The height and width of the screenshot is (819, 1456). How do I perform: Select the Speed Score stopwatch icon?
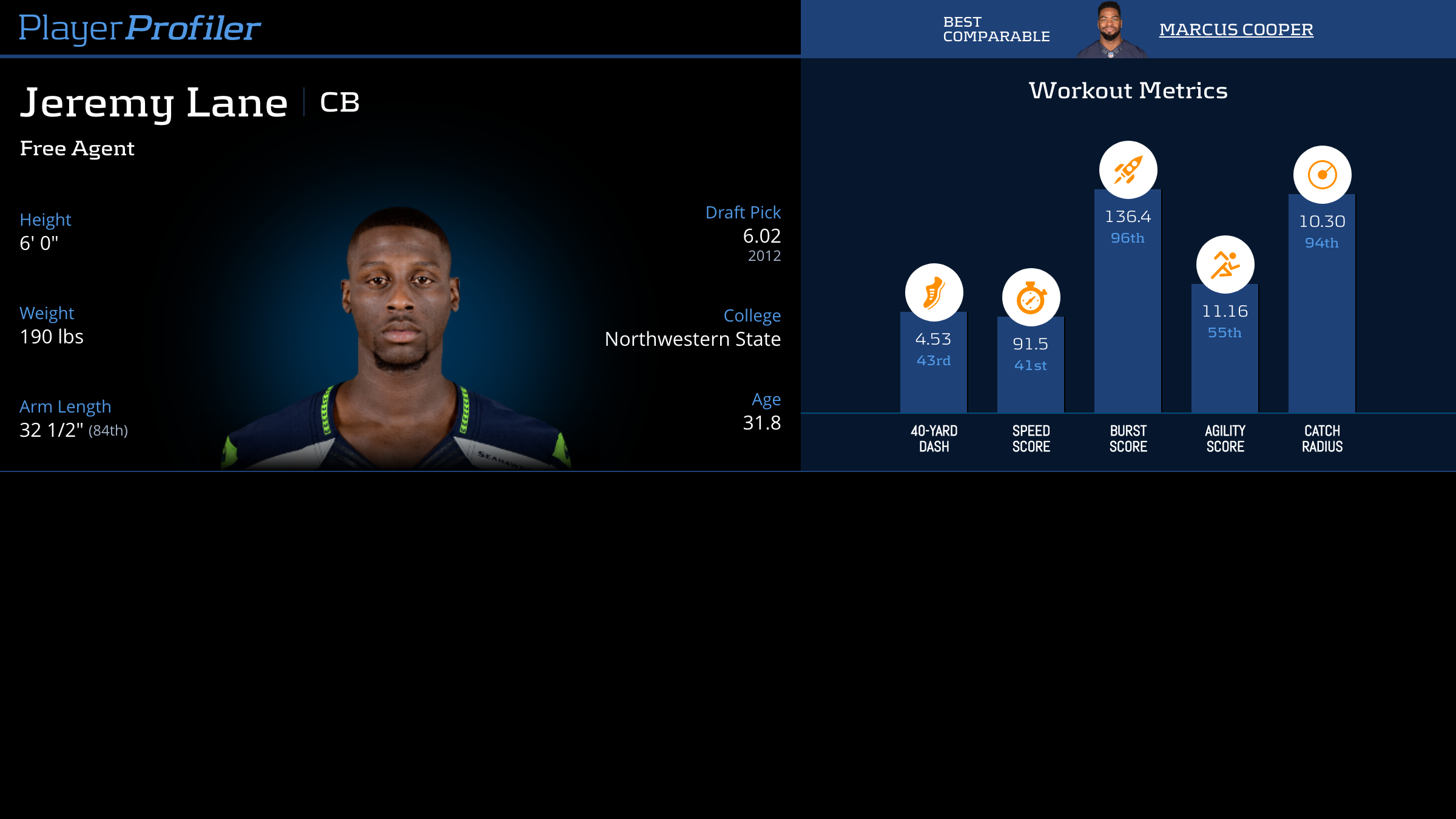[1031, 297]
